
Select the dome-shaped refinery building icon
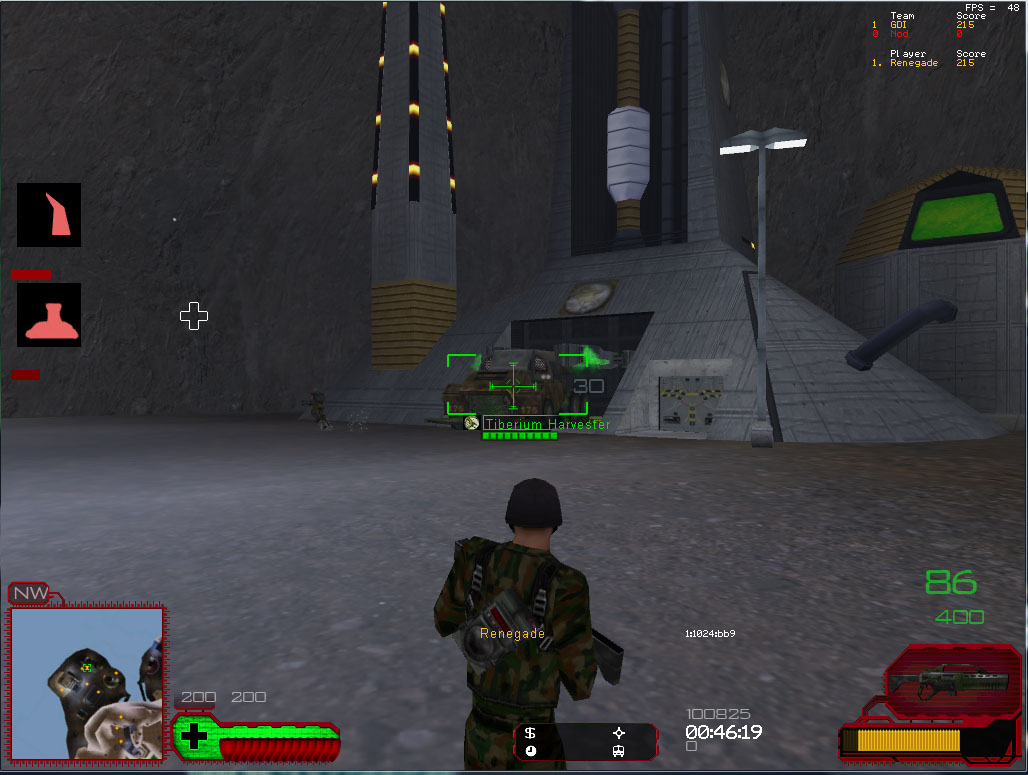tap(49, 315)
